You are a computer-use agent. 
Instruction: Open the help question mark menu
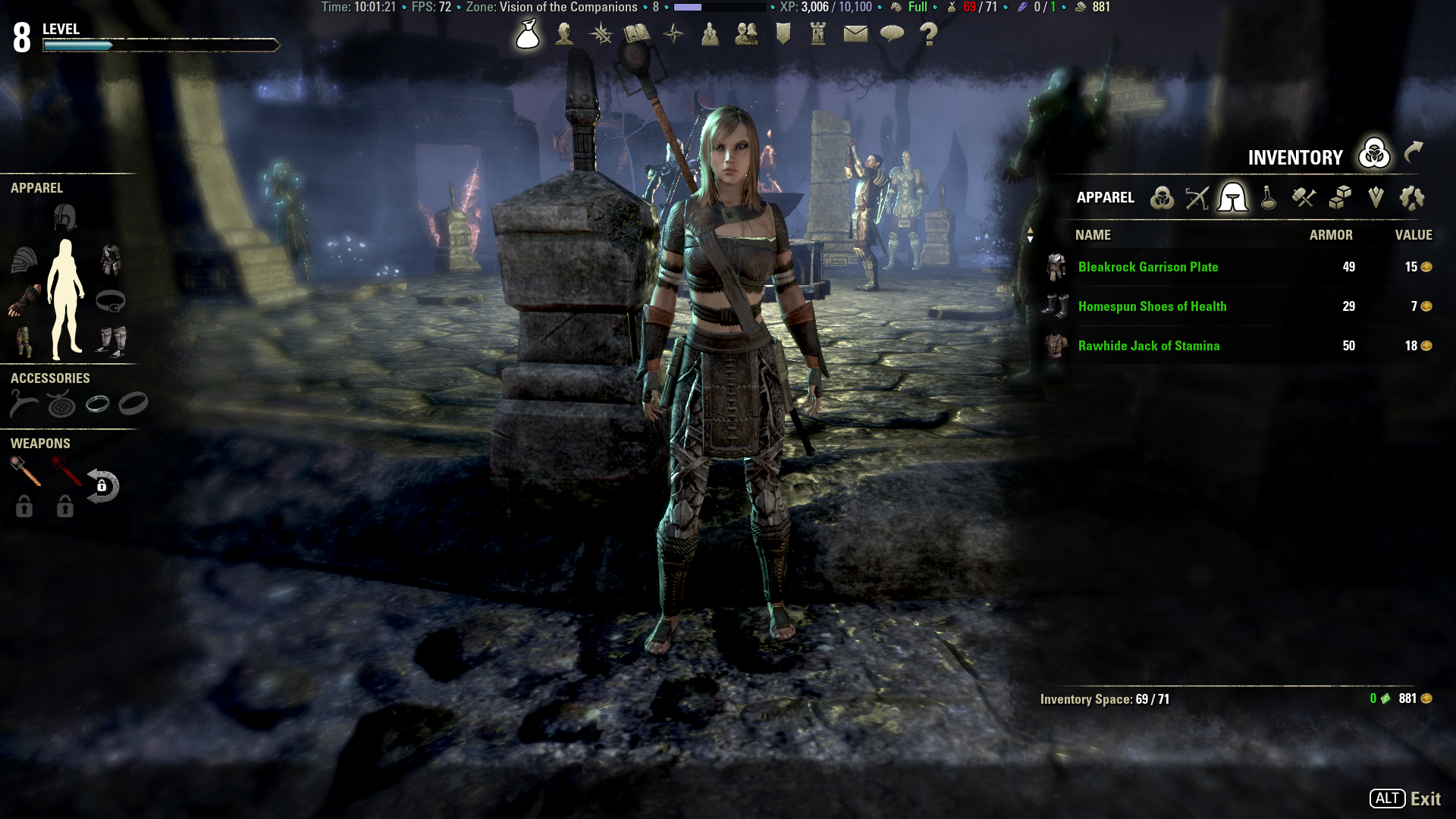point(928,34)
